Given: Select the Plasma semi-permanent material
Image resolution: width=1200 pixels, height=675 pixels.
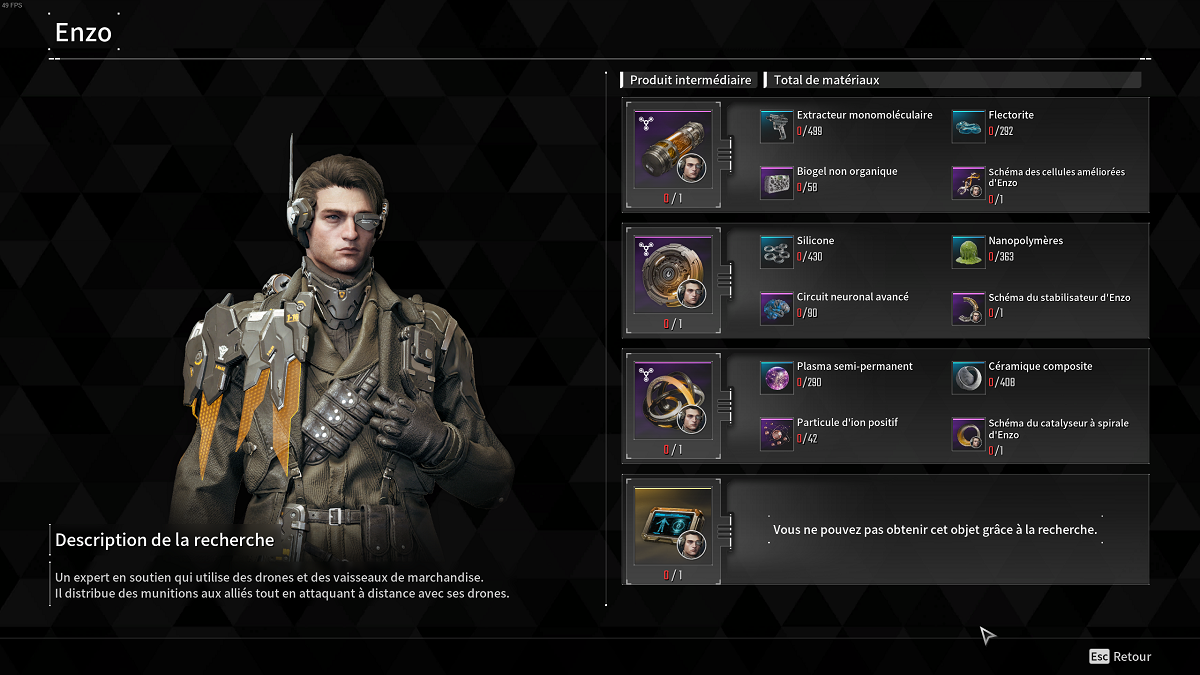Looking at the screenshot, I should [x=776, y=378].
